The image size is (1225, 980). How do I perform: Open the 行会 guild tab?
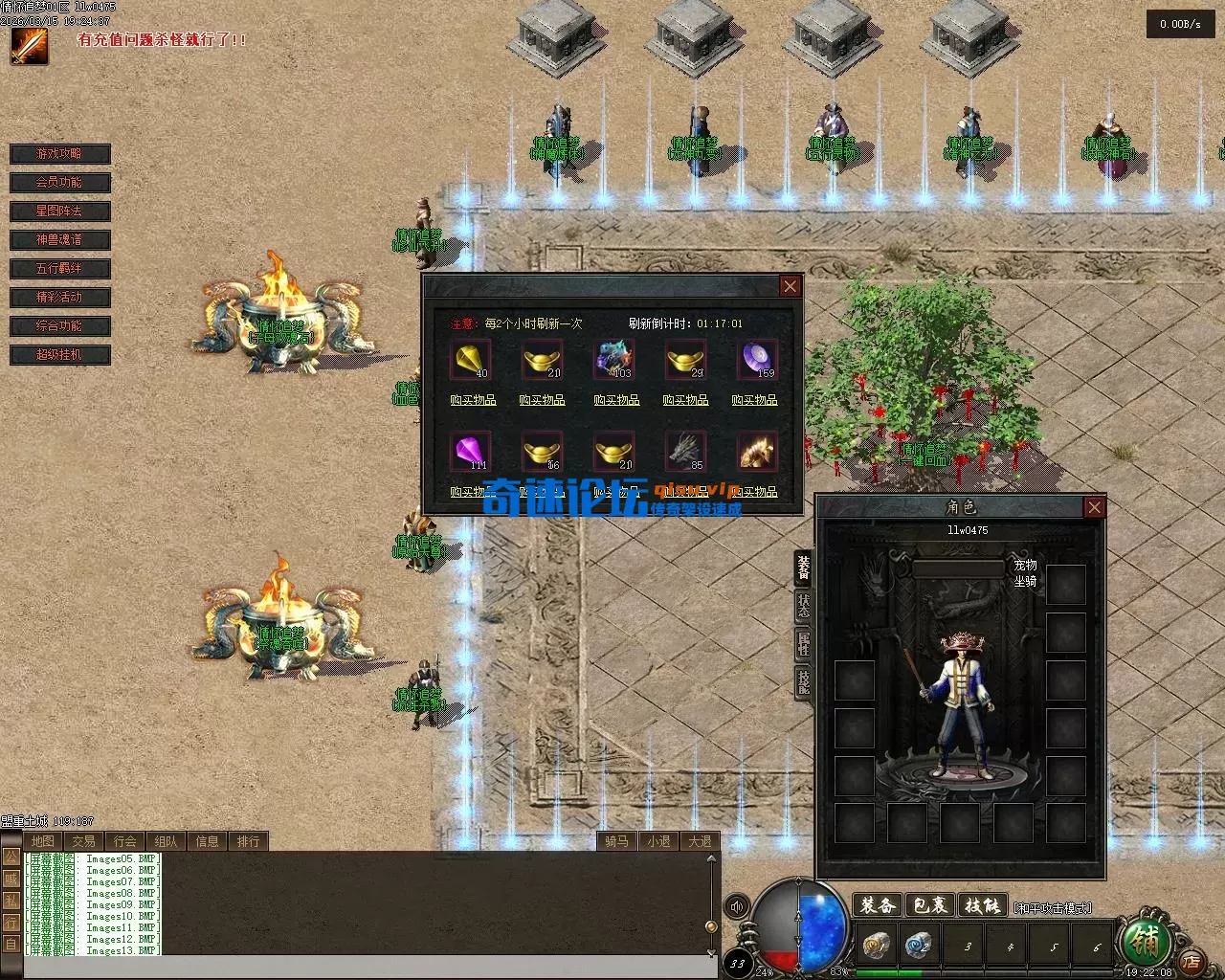pos(125,841)
